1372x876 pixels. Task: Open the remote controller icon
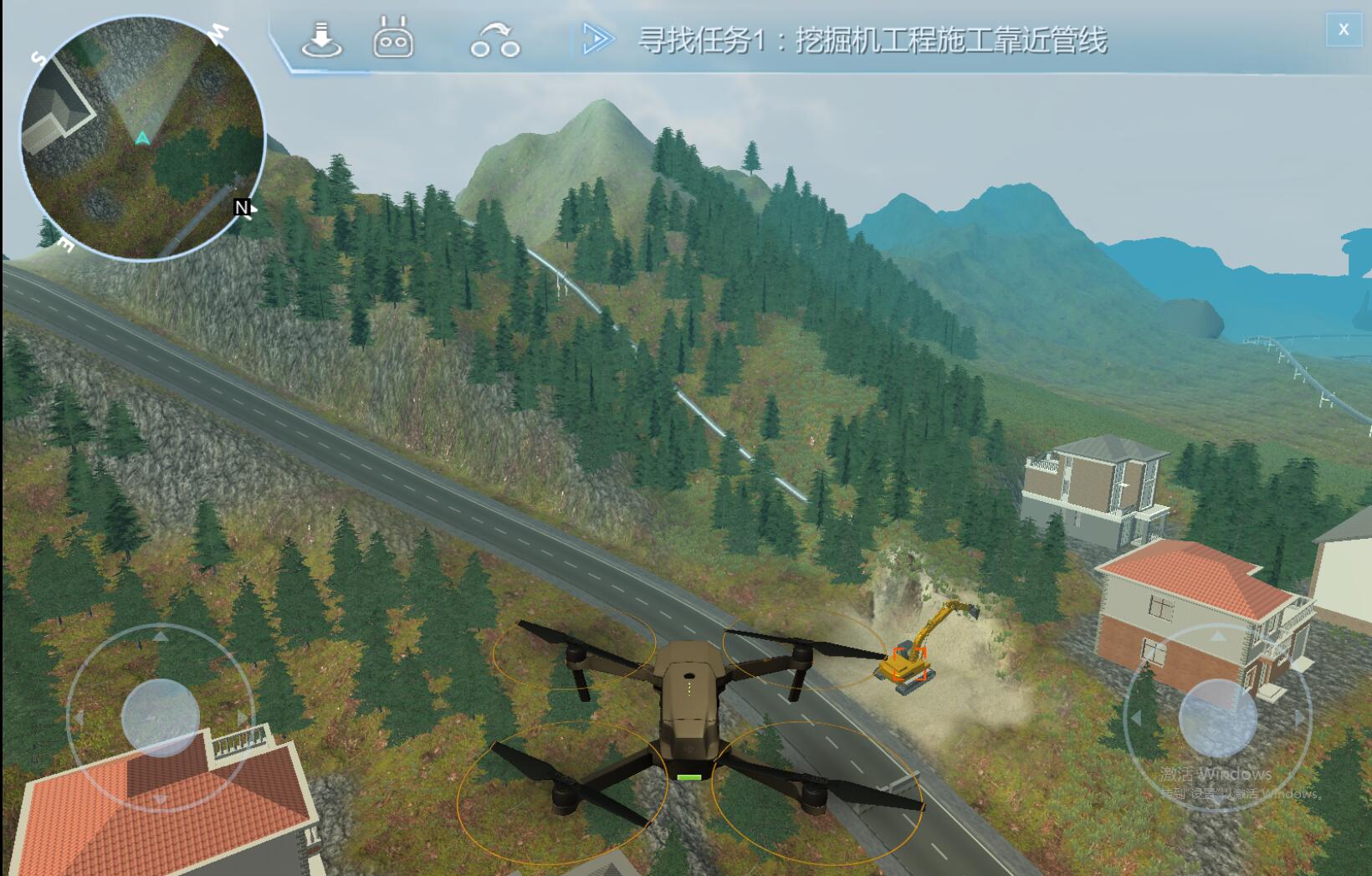[392, 39]
